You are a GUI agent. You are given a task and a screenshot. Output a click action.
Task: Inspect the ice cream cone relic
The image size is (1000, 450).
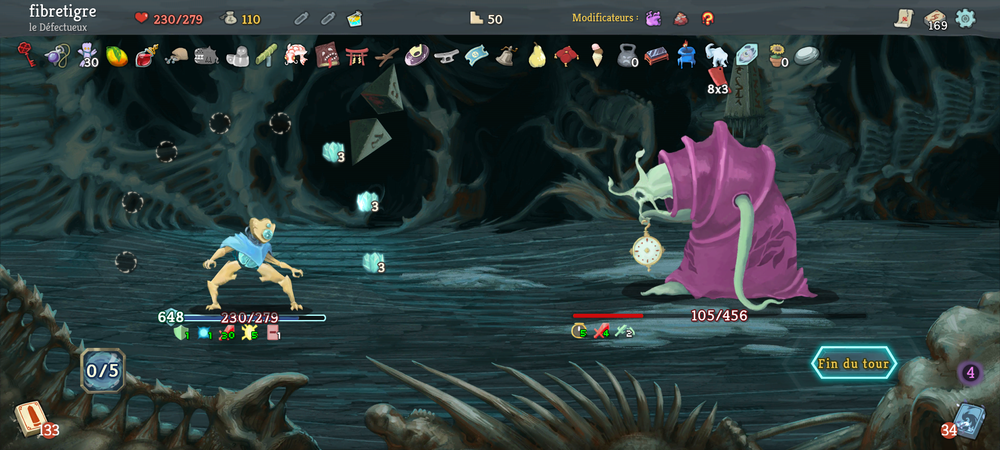[x=597, y=54]
